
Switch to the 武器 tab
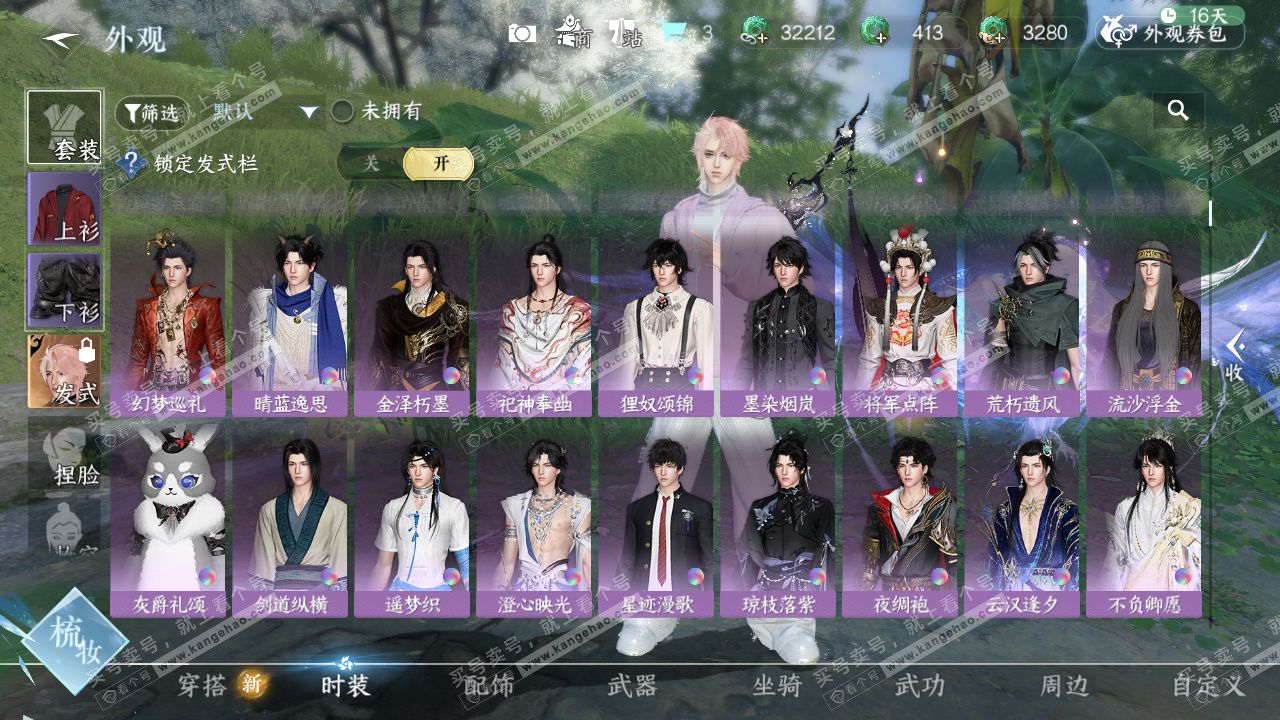click(632, 685)
